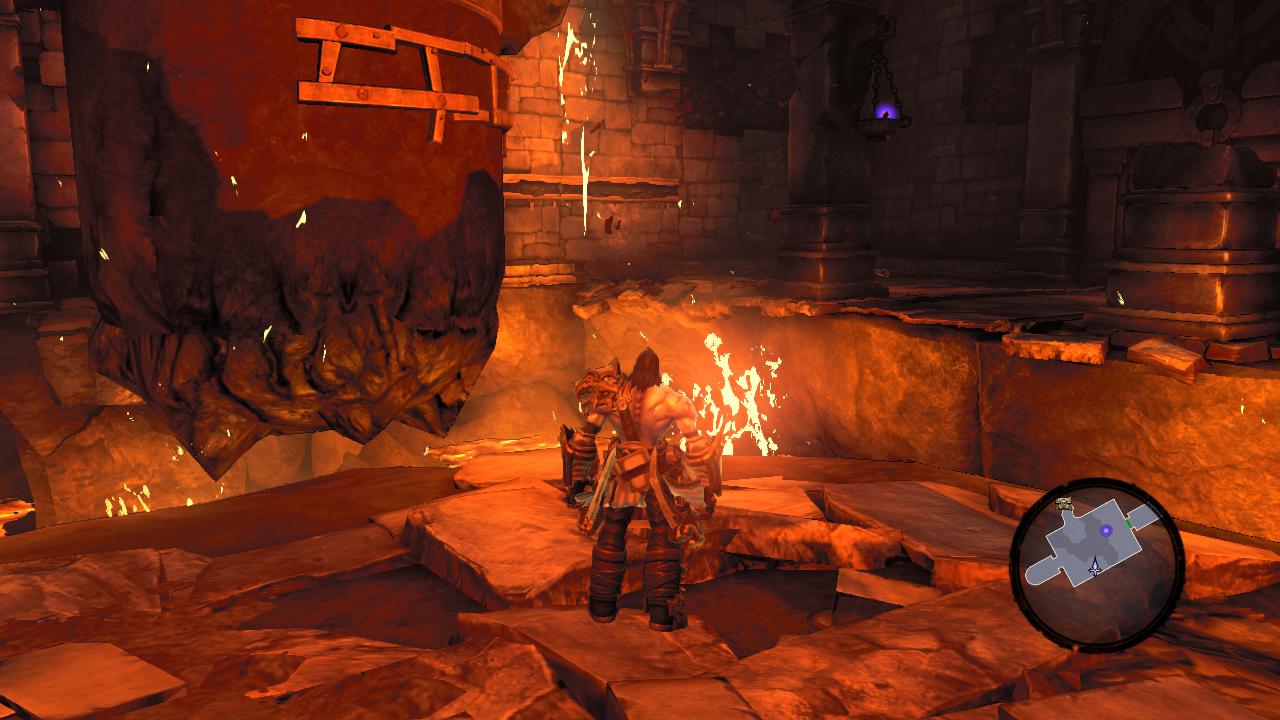Image resolution: width=1280 pixels, height=720 pixels.
Task: Select the player arrow marker on minimap
Action: [x=1095, y=567]
